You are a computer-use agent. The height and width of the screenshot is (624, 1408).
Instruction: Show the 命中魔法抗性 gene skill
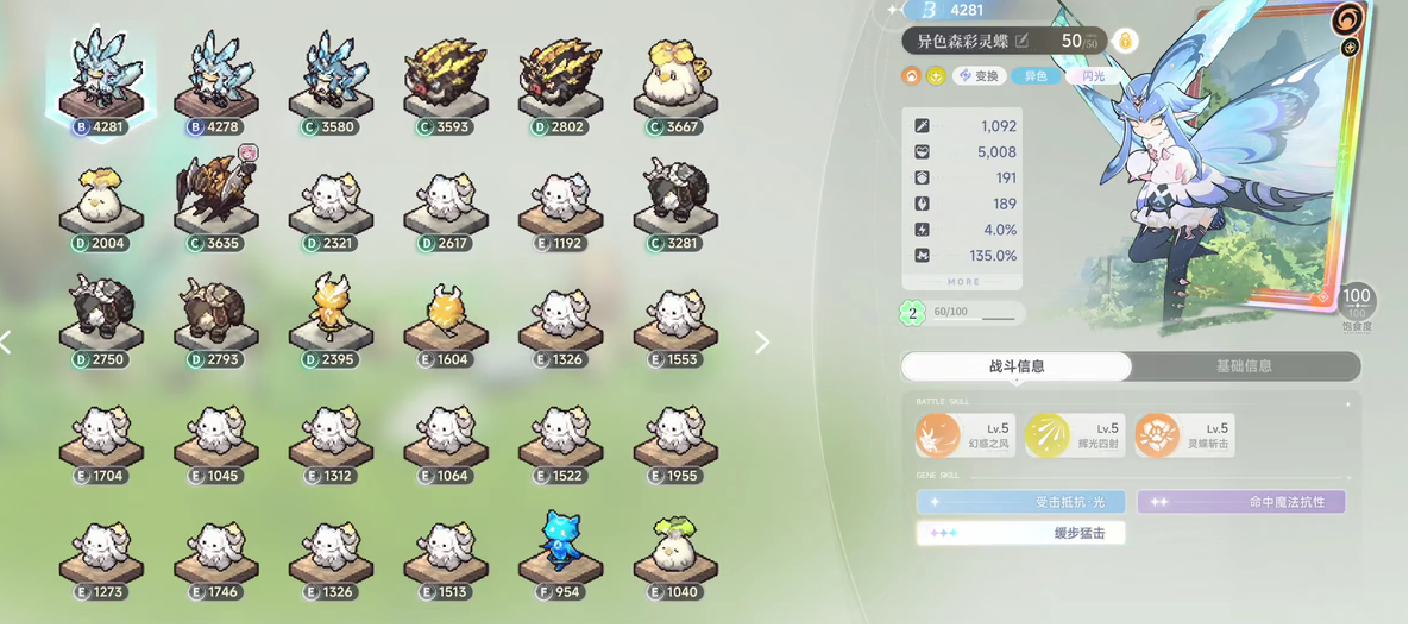(1241, 502)
